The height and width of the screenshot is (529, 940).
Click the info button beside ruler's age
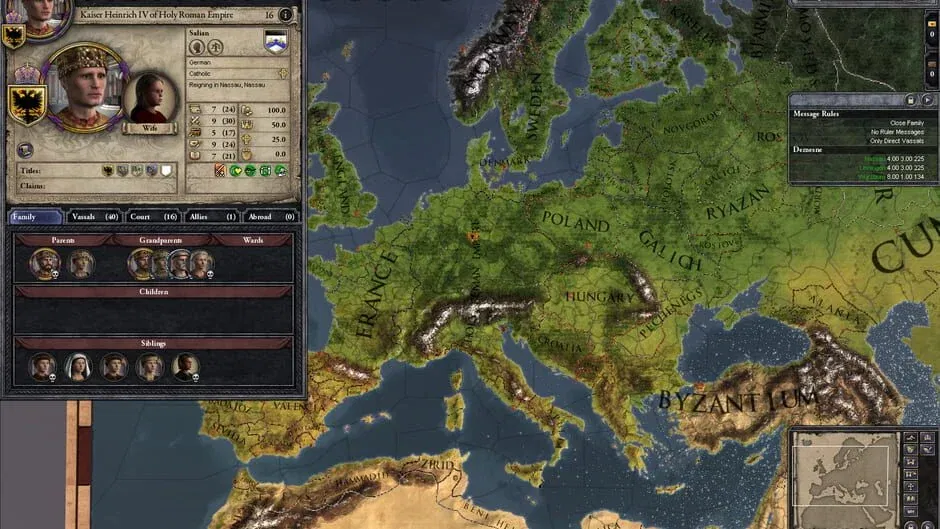(x=286, y=15)
